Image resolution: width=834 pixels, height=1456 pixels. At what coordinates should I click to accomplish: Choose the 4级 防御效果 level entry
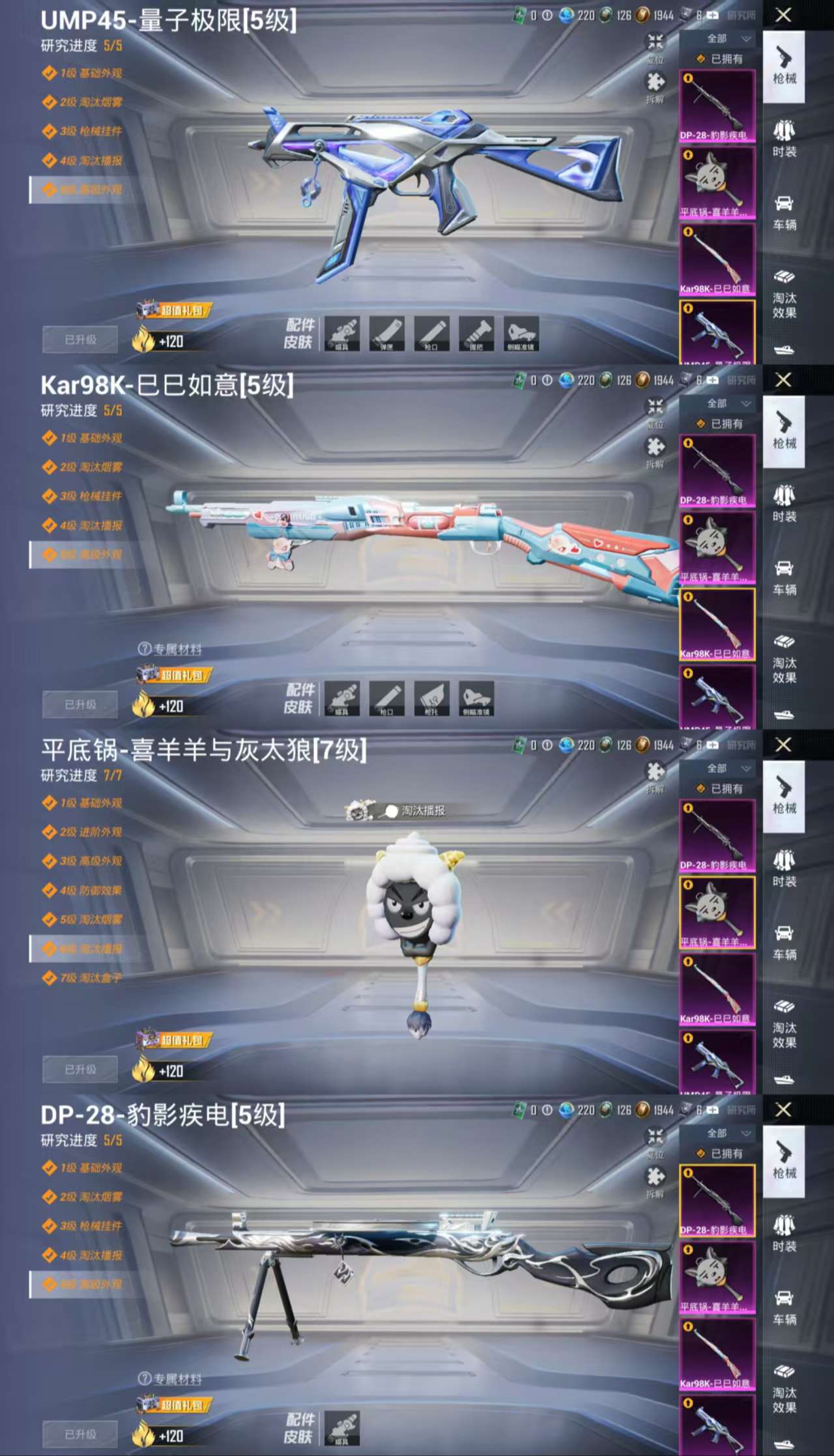(x=90, y=891)
